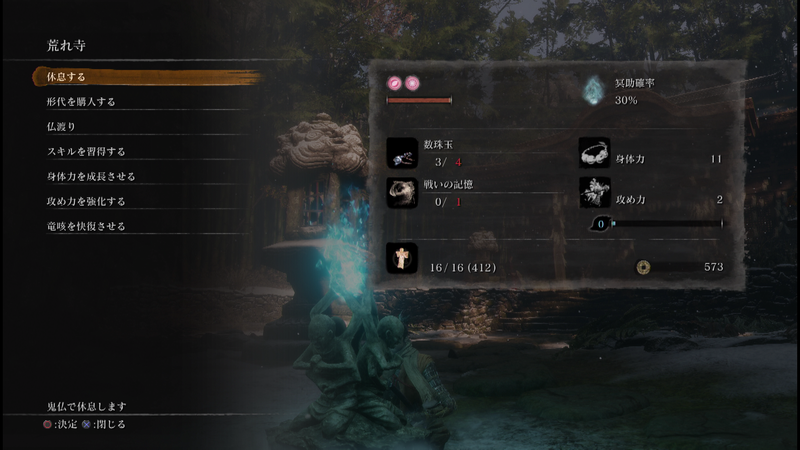
Task: Click the 戦いの記憶 memory icon
Action: (402, 192)
